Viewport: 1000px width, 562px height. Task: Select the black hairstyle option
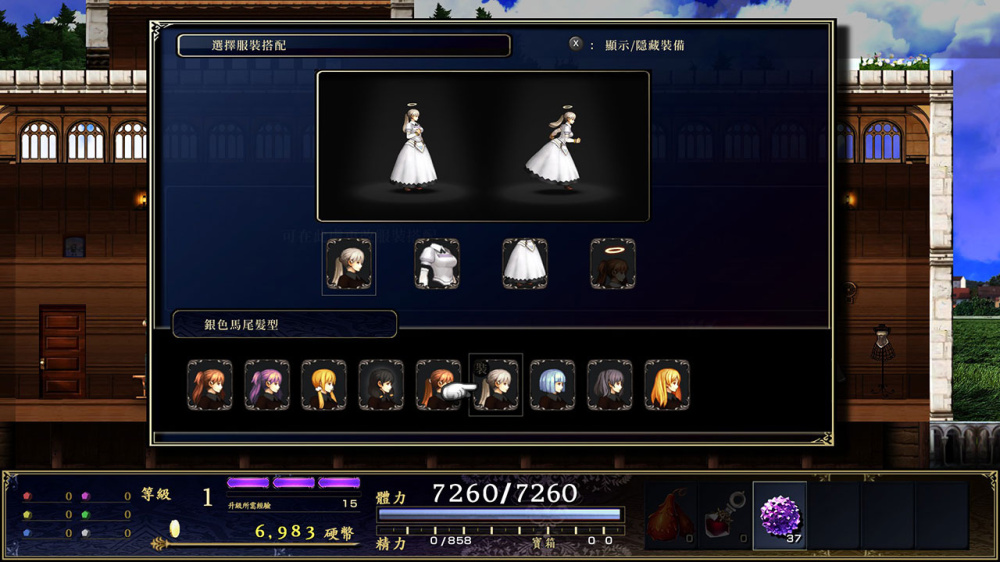pyautogui.click(x=381, y=385)
